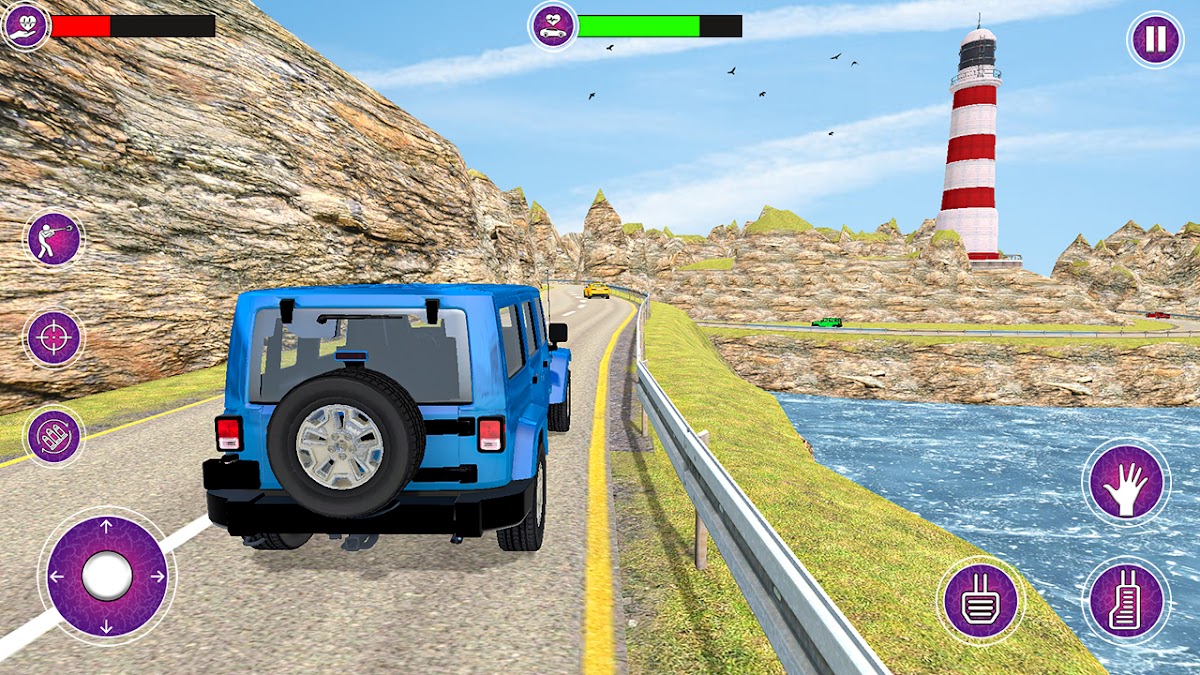Activate the crosshair aim button
This screenshot has width=1200, height=675.
54,338
